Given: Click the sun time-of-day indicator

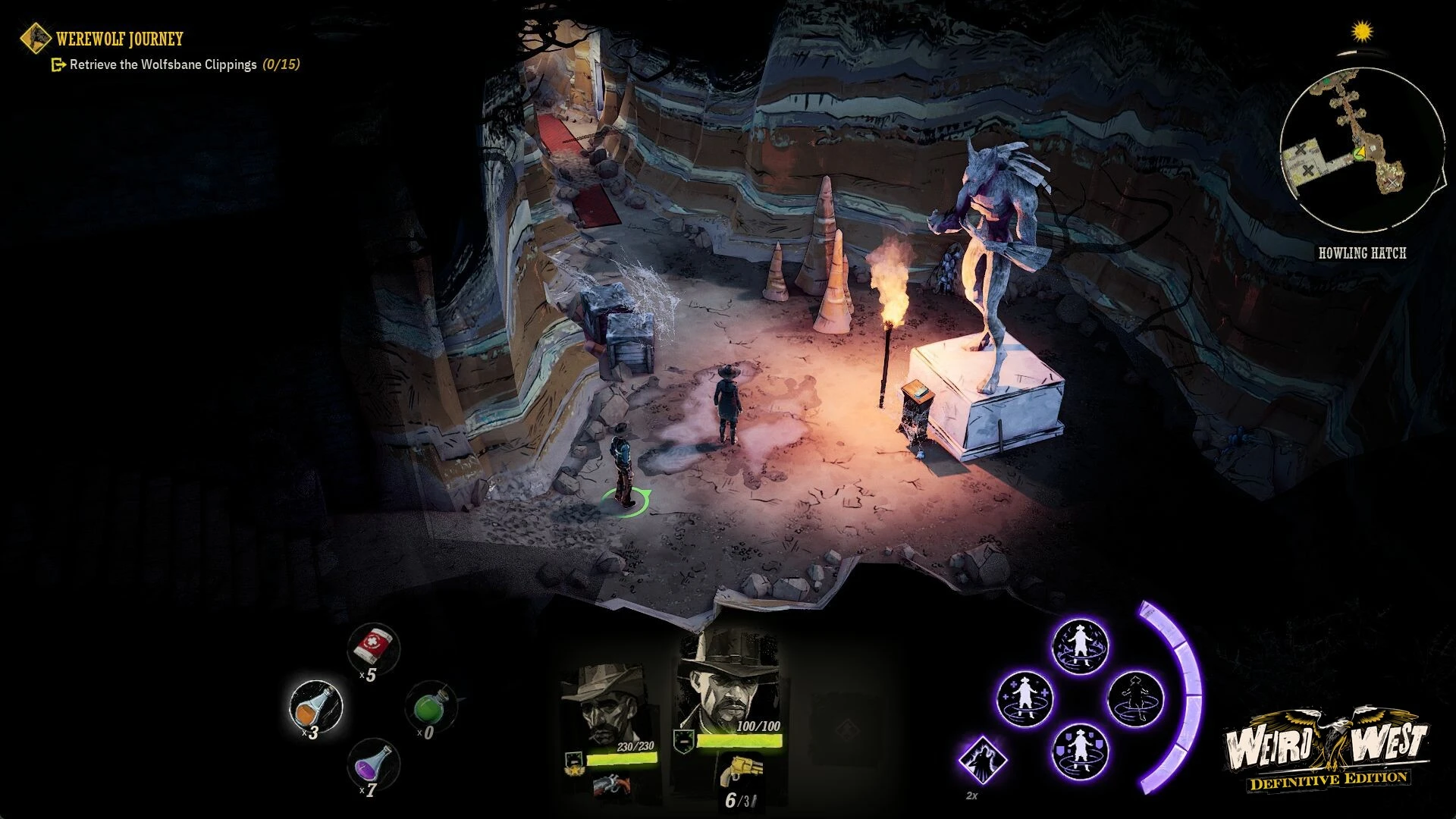Looking at the screenshot, I should 1363,32.
